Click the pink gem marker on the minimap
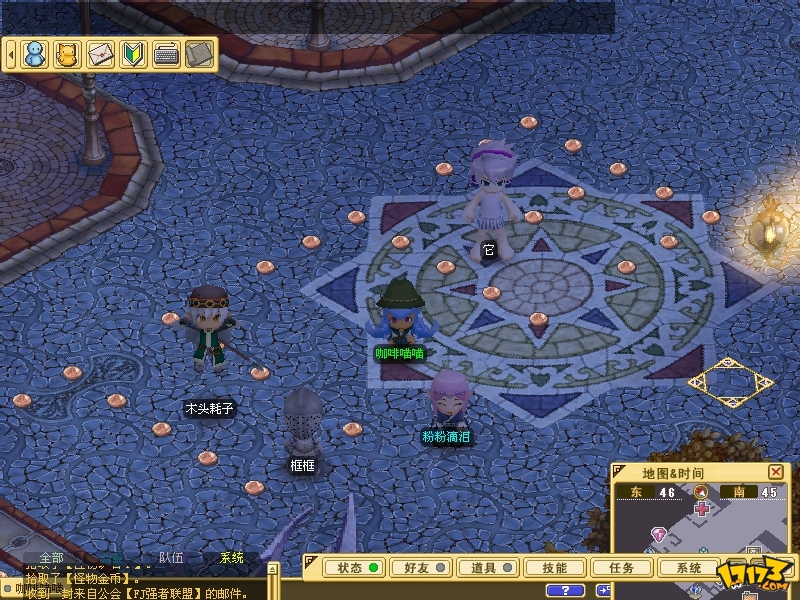The width and height of the screenshot is (800, 600). pyautogui.click(x=659, y=535)
